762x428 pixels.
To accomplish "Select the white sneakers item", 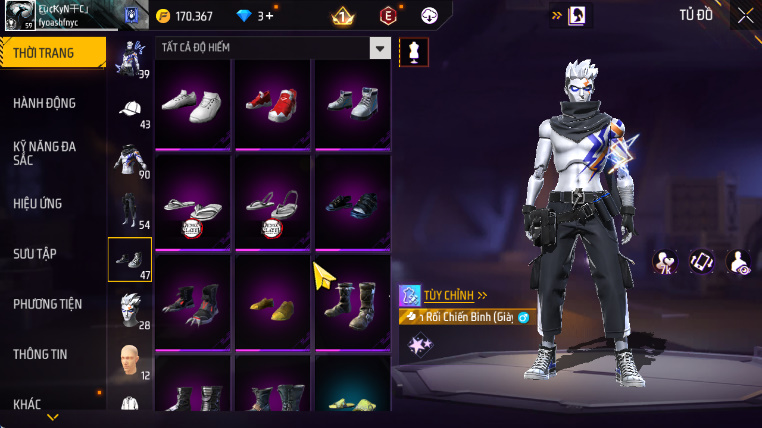I will (193, 103).
